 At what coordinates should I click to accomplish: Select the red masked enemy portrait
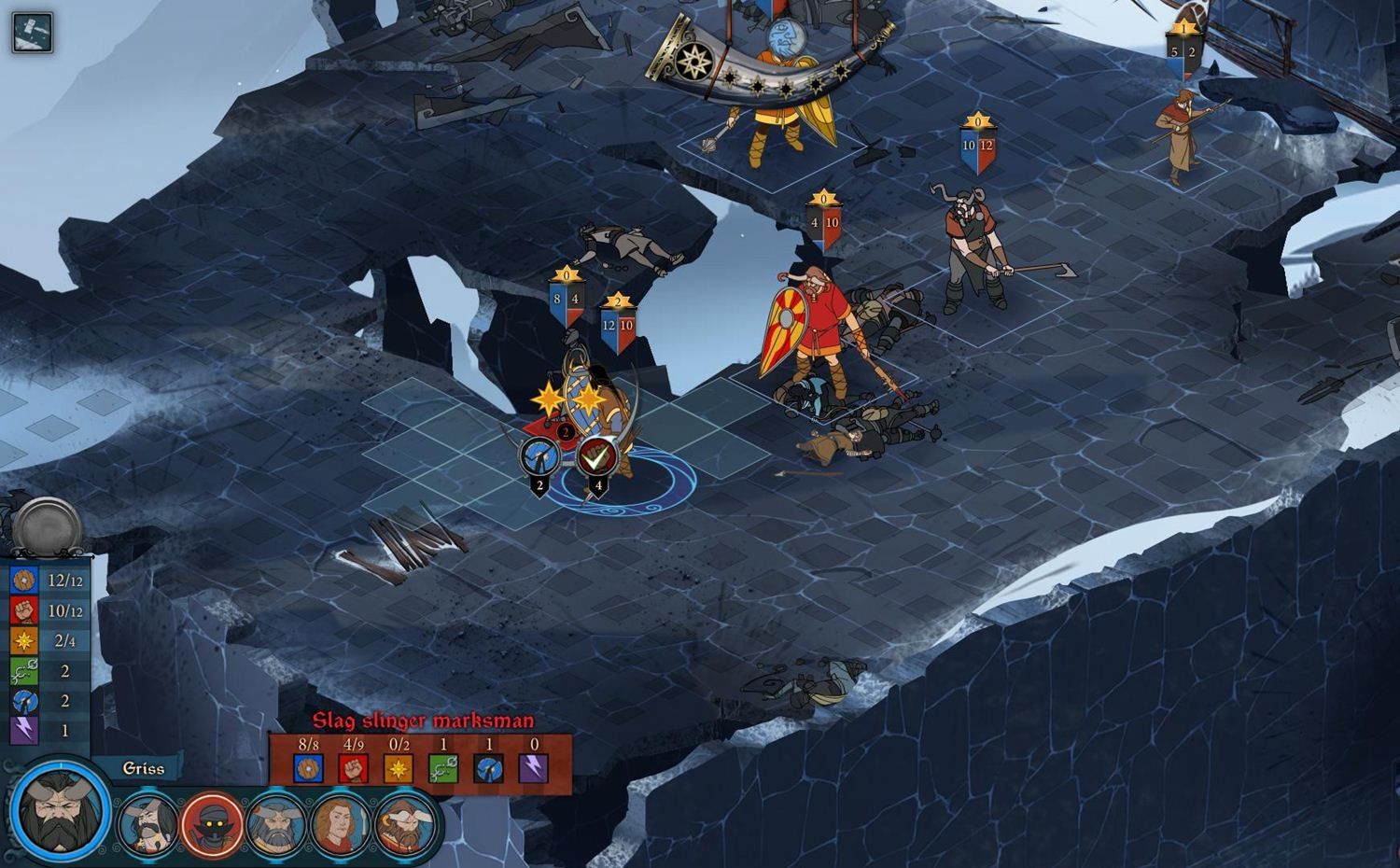pyautogui.click(x=212, y=824)
